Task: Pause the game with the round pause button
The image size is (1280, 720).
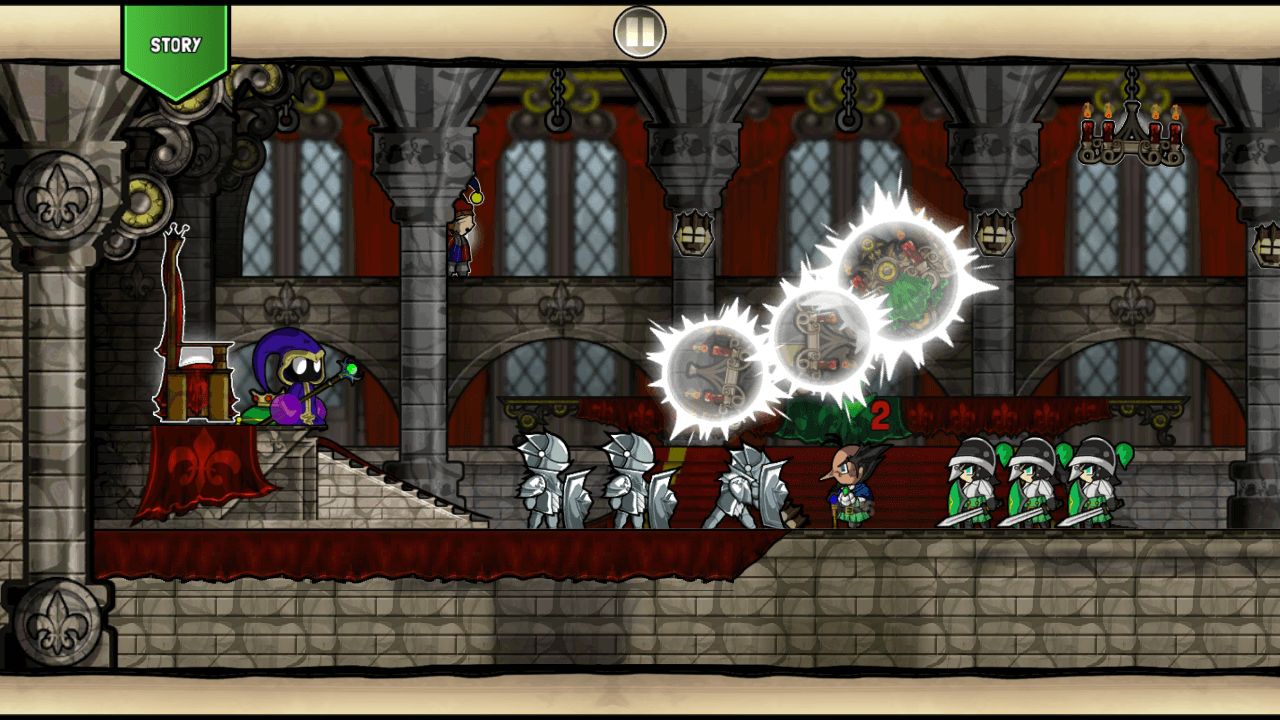Action: [639, 33]
